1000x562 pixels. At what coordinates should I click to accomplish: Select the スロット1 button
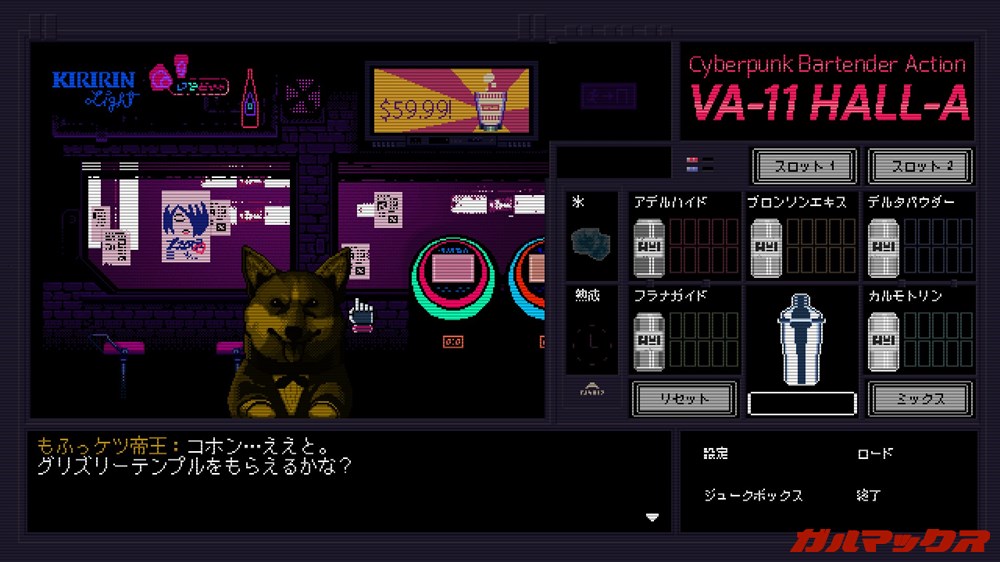(805, 166)
